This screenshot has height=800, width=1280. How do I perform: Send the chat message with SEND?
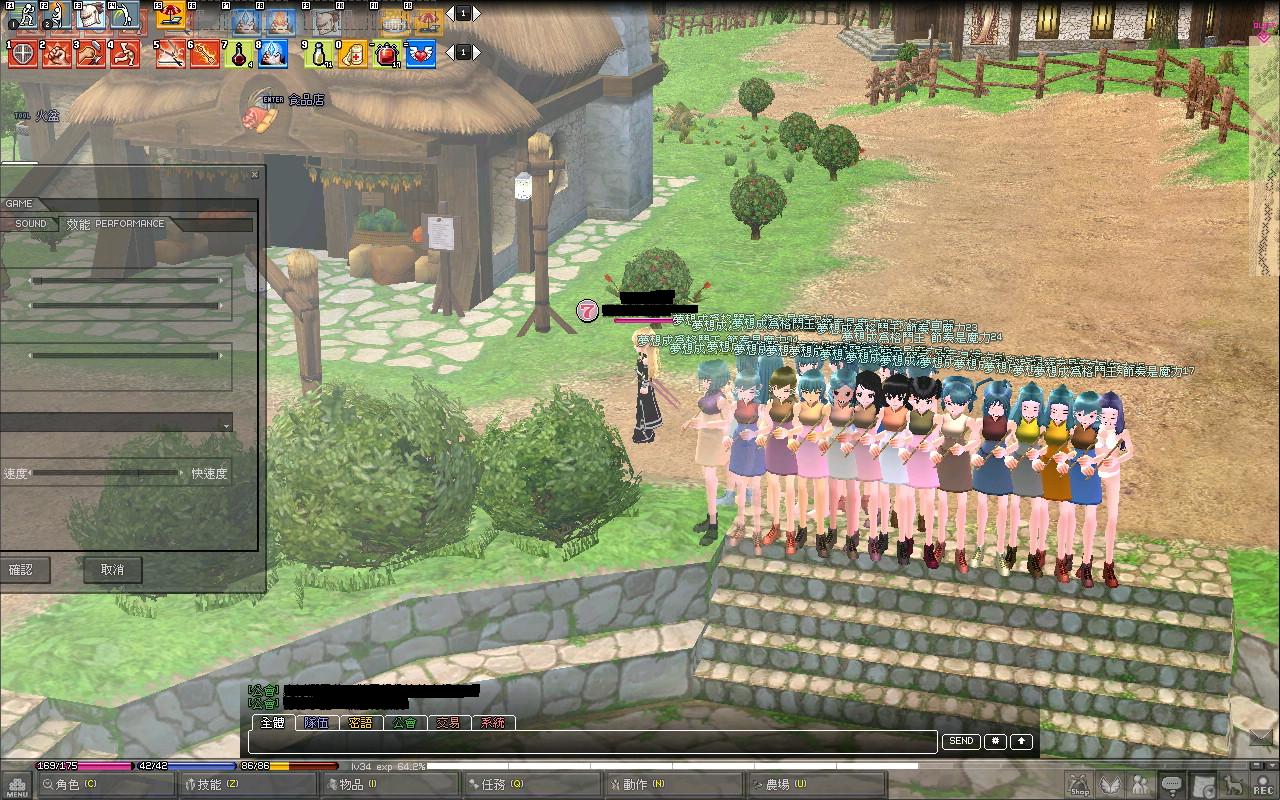pos(960,742)
